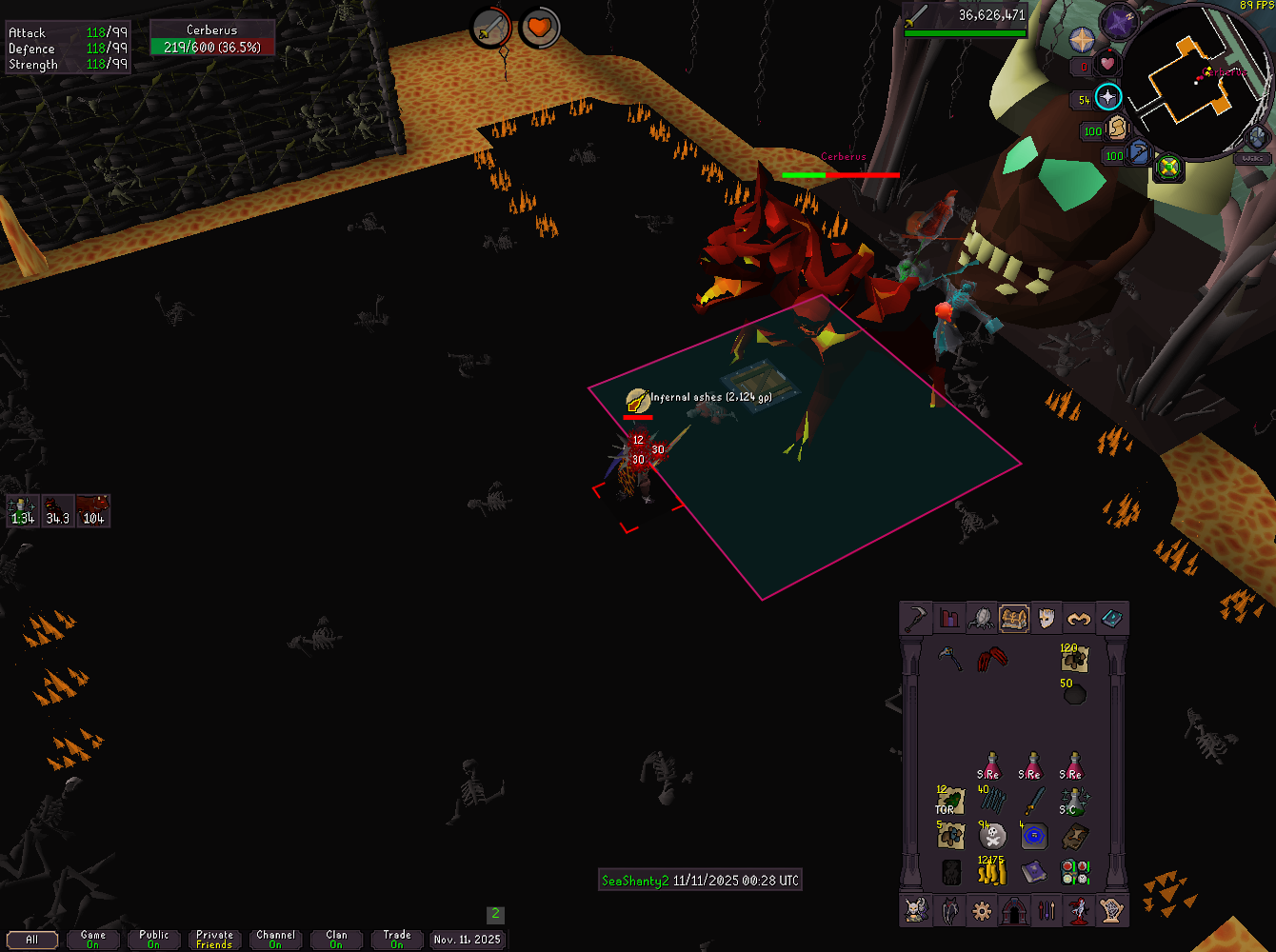Select the All chat tab
Image resolution: width=1276 pixels, height=952 pixels.
(x=31, y=940)
